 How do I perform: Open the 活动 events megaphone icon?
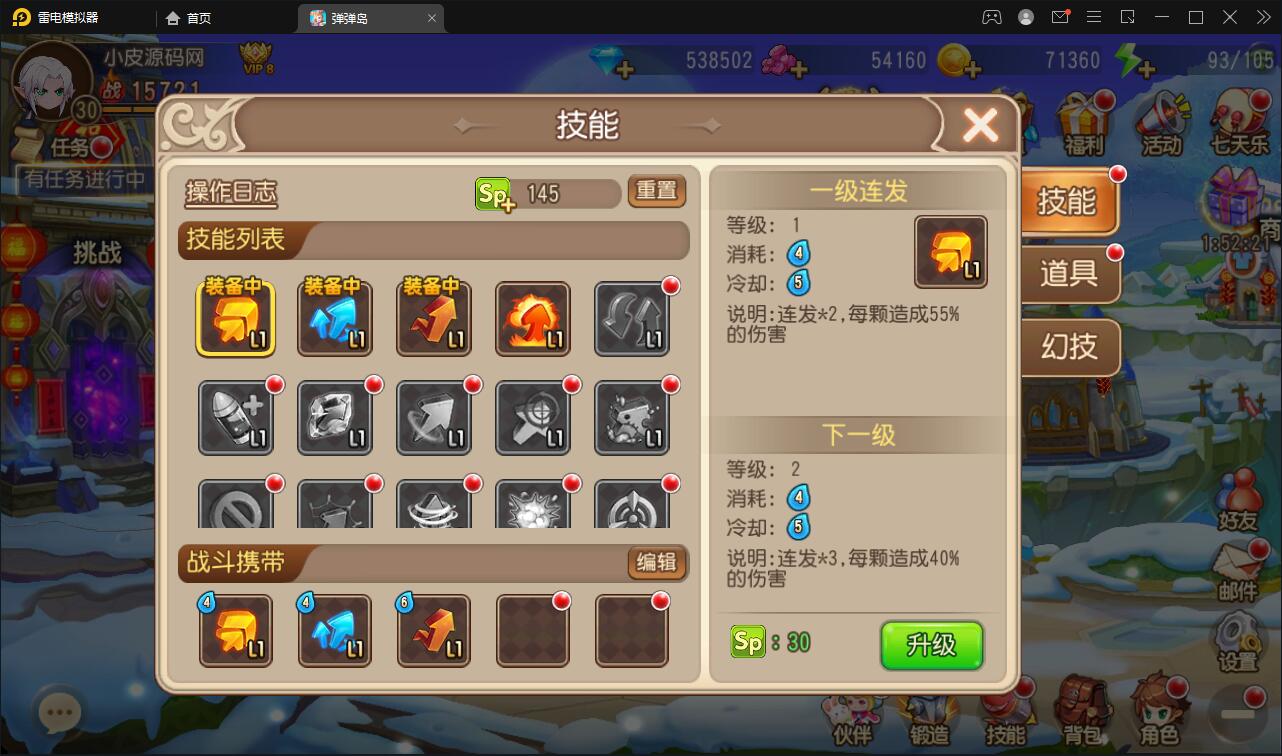1160,120
